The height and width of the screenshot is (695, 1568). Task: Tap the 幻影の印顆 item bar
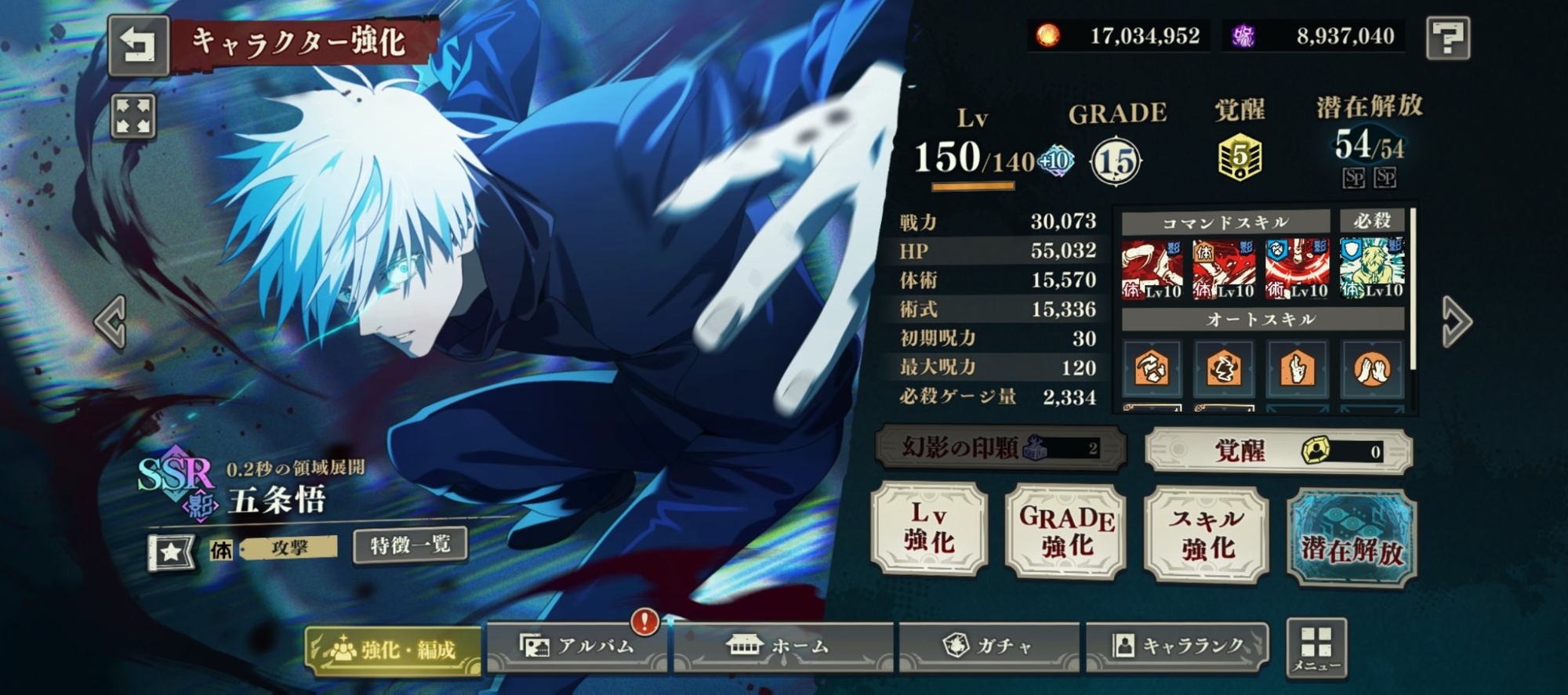tap(1000, 448)
